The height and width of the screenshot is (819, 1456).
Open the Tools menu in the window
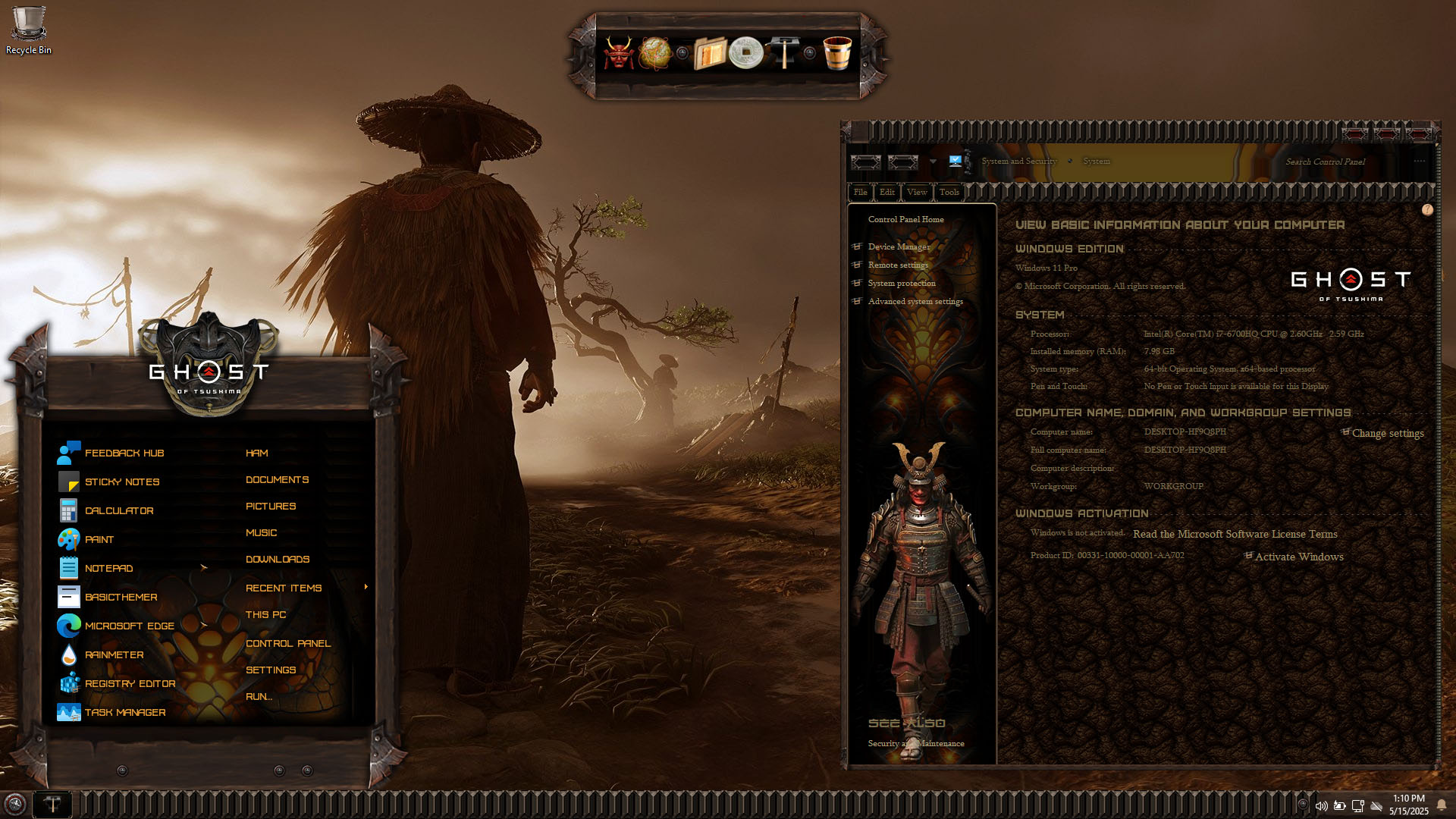coord(949,192)
